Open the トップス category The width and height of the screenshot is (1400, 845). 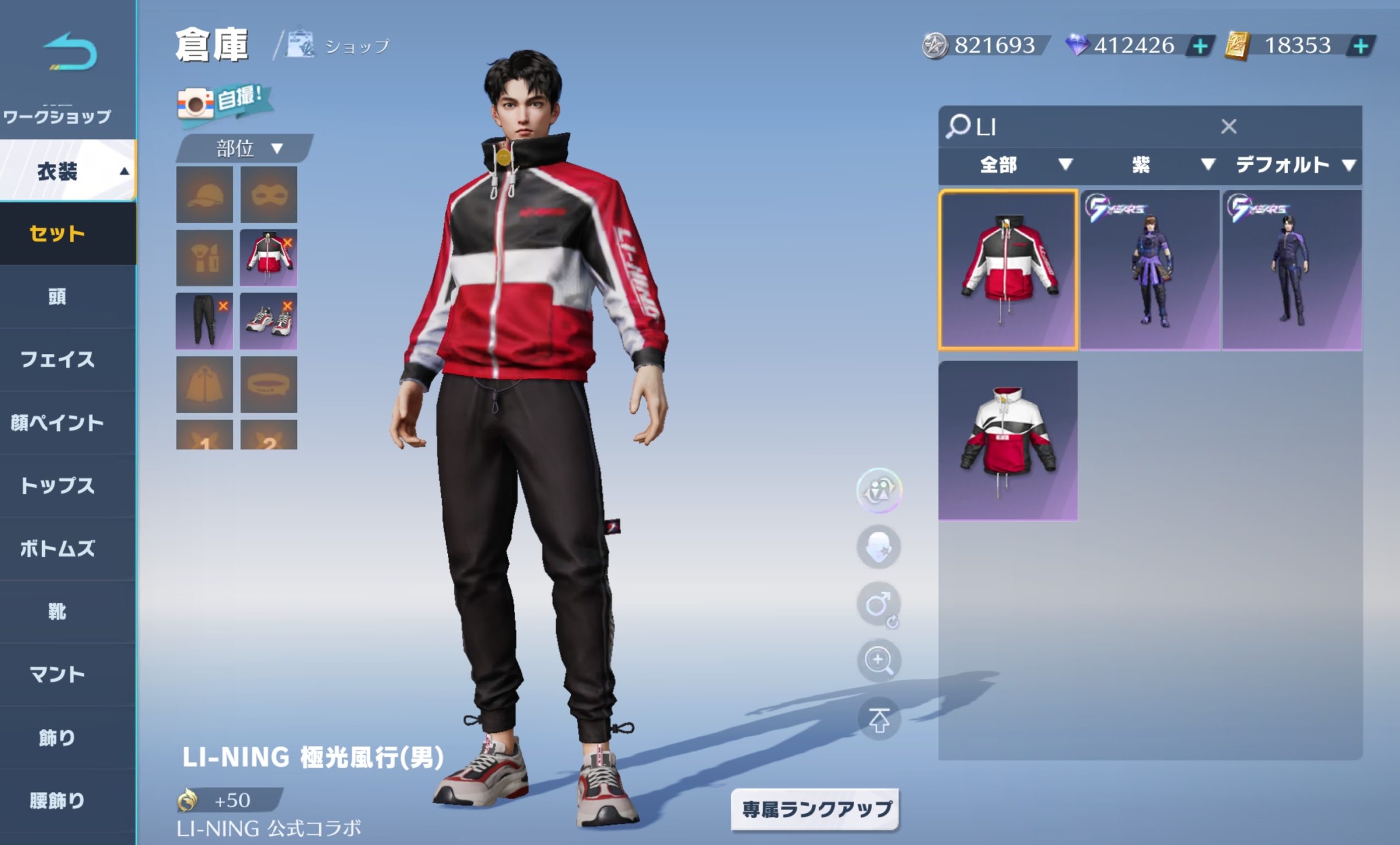point(57,485)
